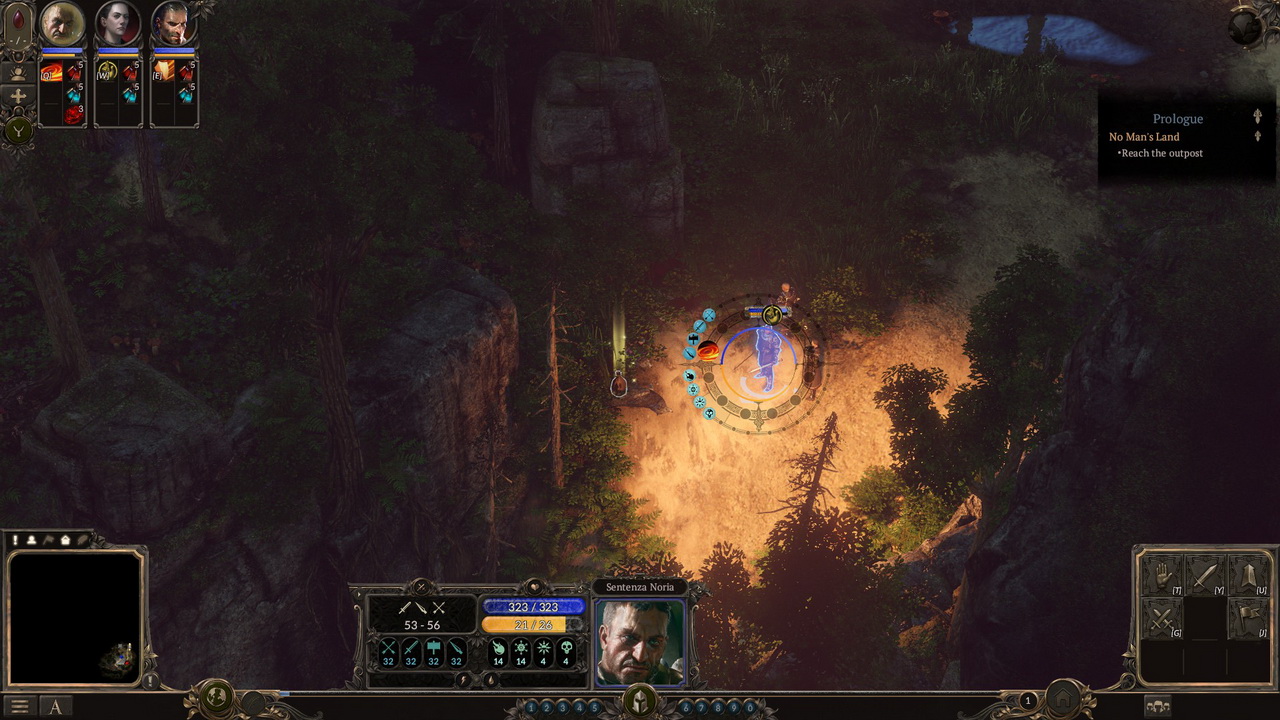Viewport: 1280px width, 720px height.
Task: Trigger the orange shield ability marked E
Action: (163, 72)
